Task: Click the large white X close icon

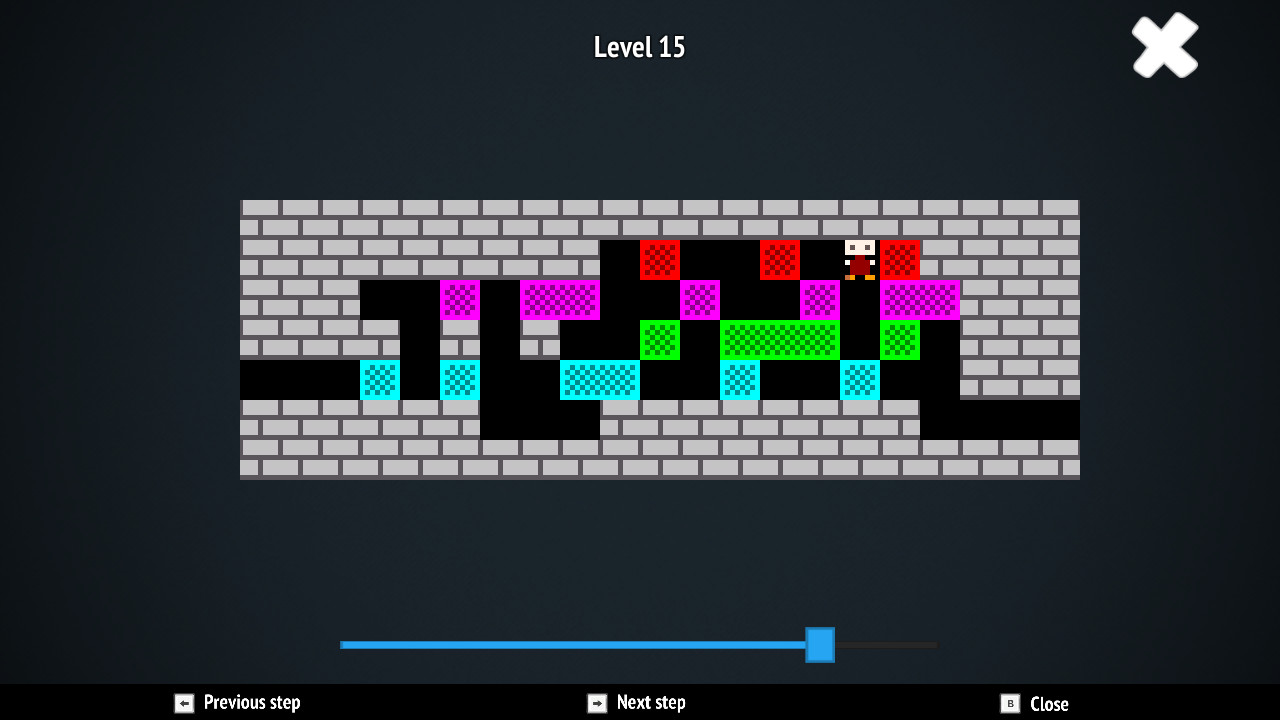Action: (x=1164, y=45)
